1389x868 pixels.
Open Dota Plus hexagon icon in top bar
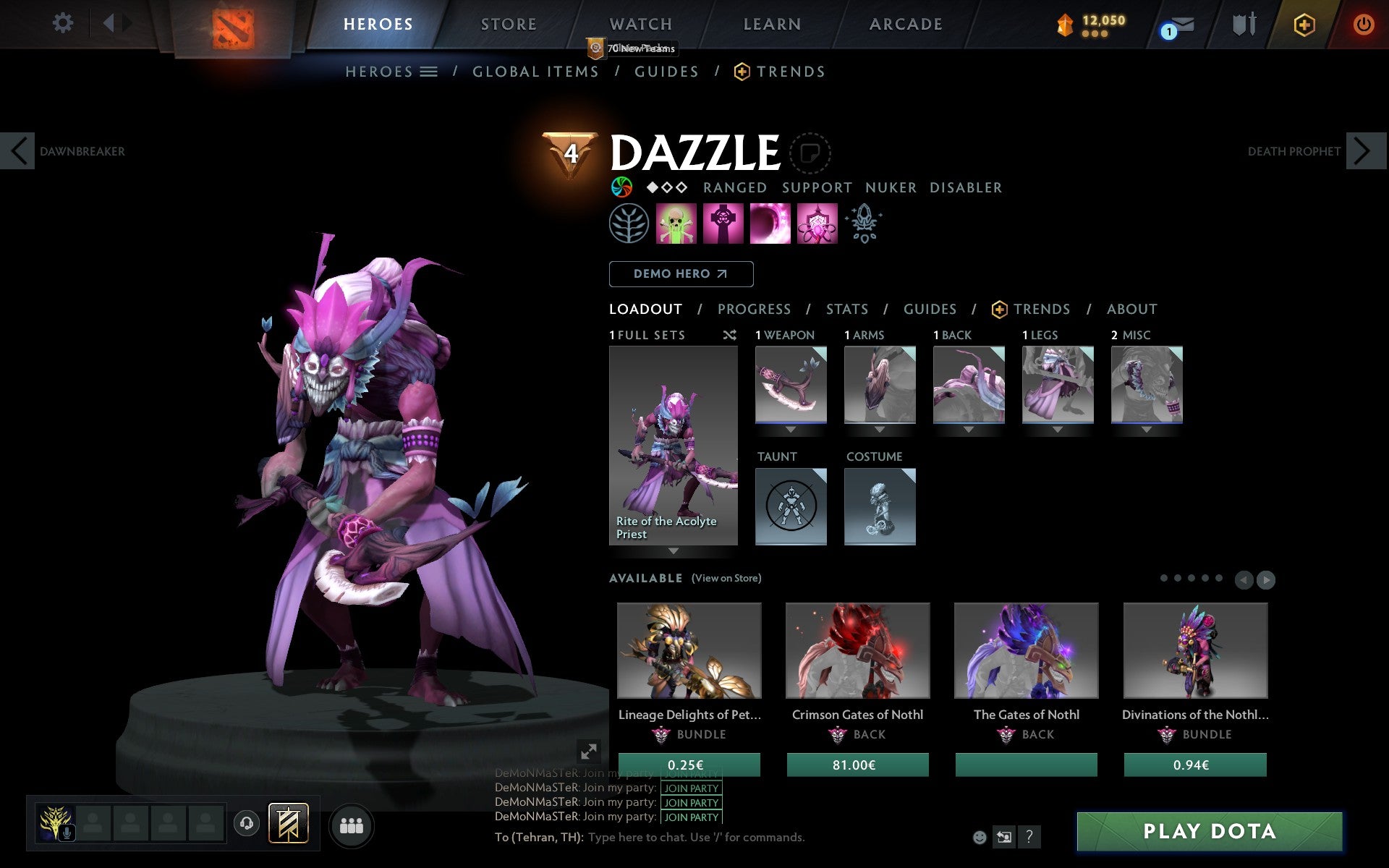(x=1304, y=24)
